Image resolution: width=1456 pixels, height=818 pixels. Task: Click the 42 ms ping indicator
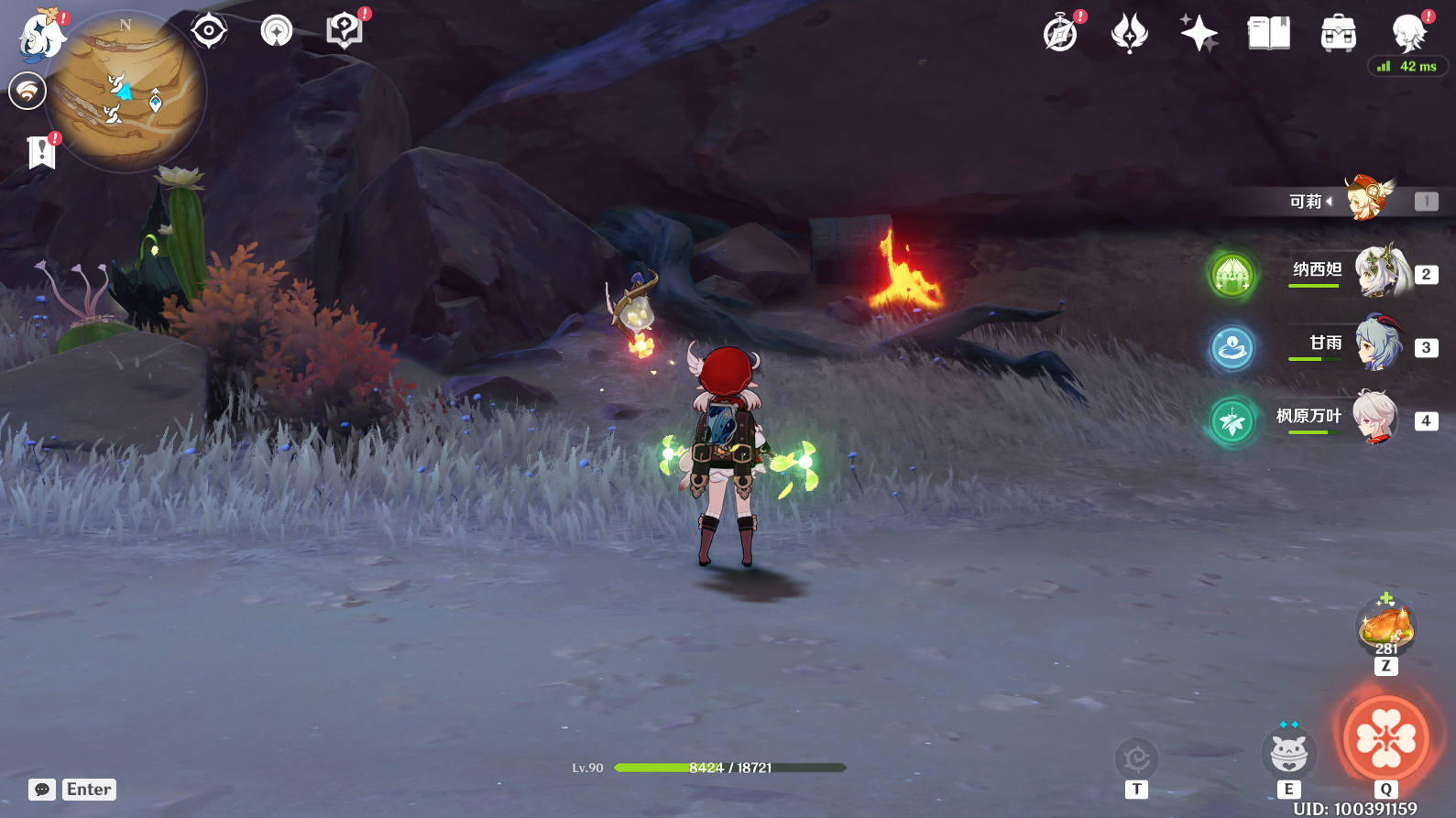(x=1404, y=65)
